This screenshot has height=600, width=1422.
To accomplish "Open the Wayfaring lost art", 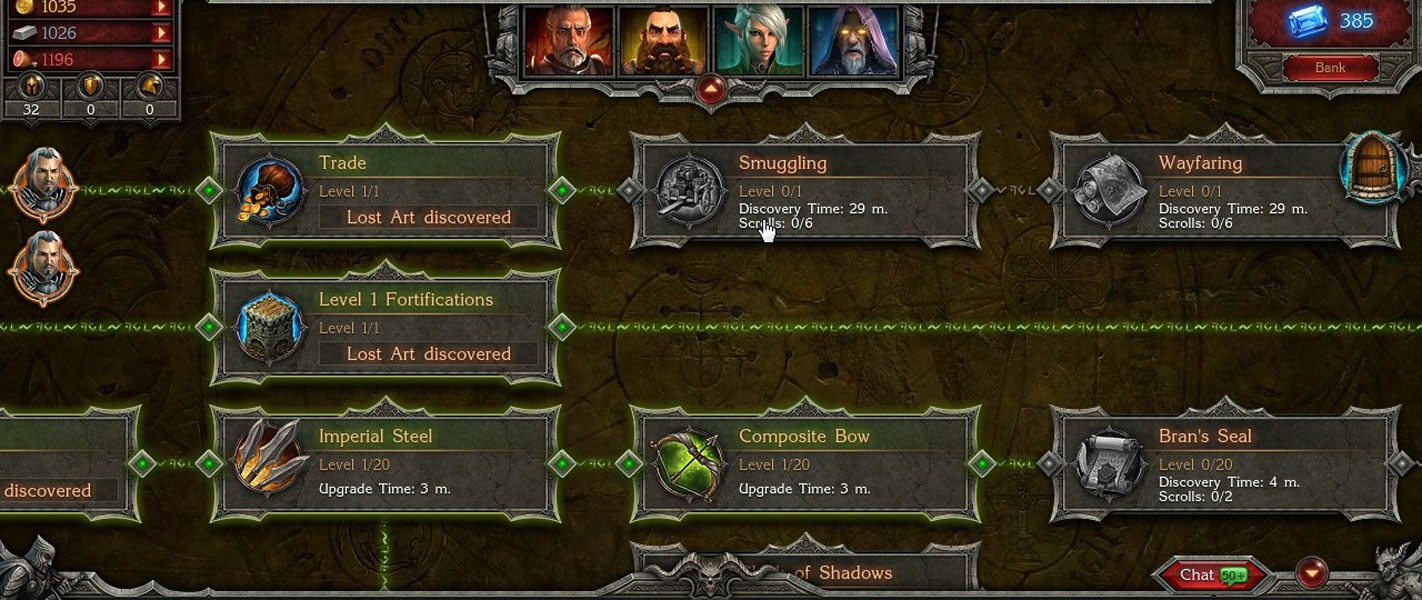I will [1226, 190].
